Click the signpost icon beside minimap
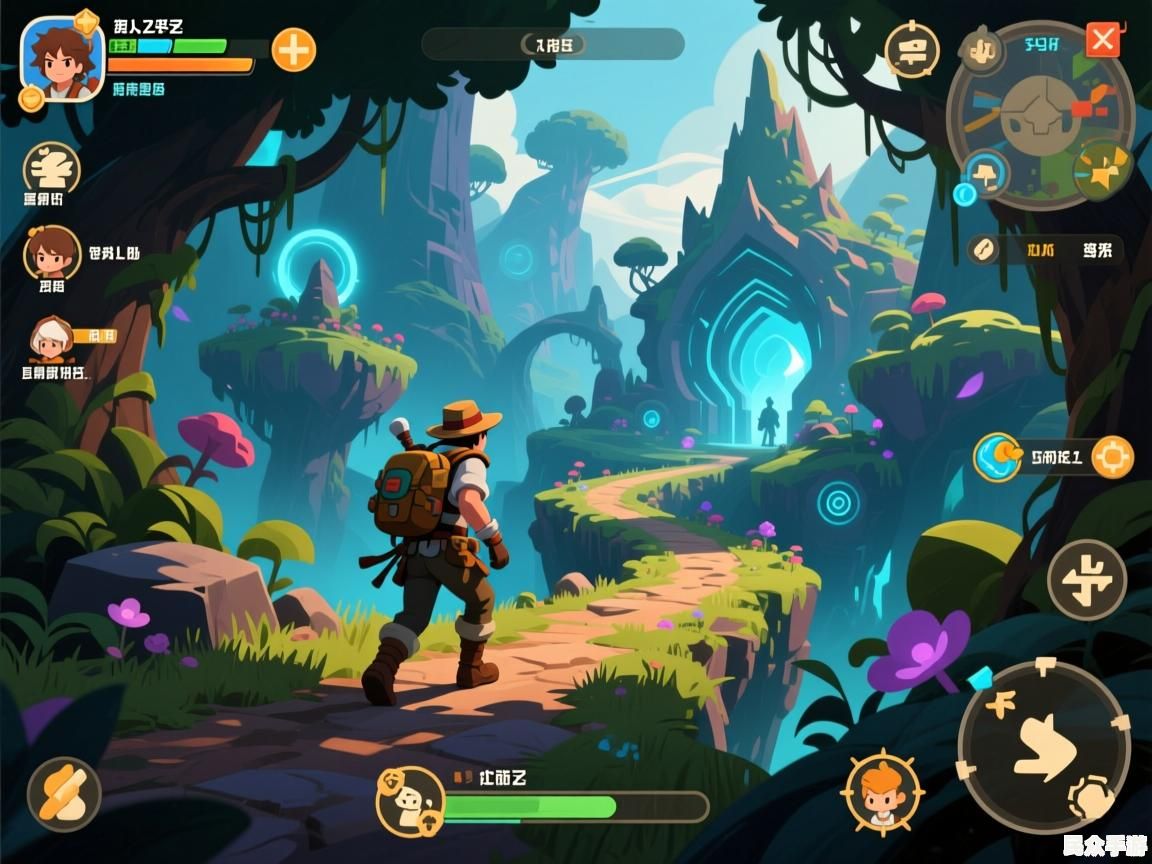1152x864 pixels. [x=912, y=50]
